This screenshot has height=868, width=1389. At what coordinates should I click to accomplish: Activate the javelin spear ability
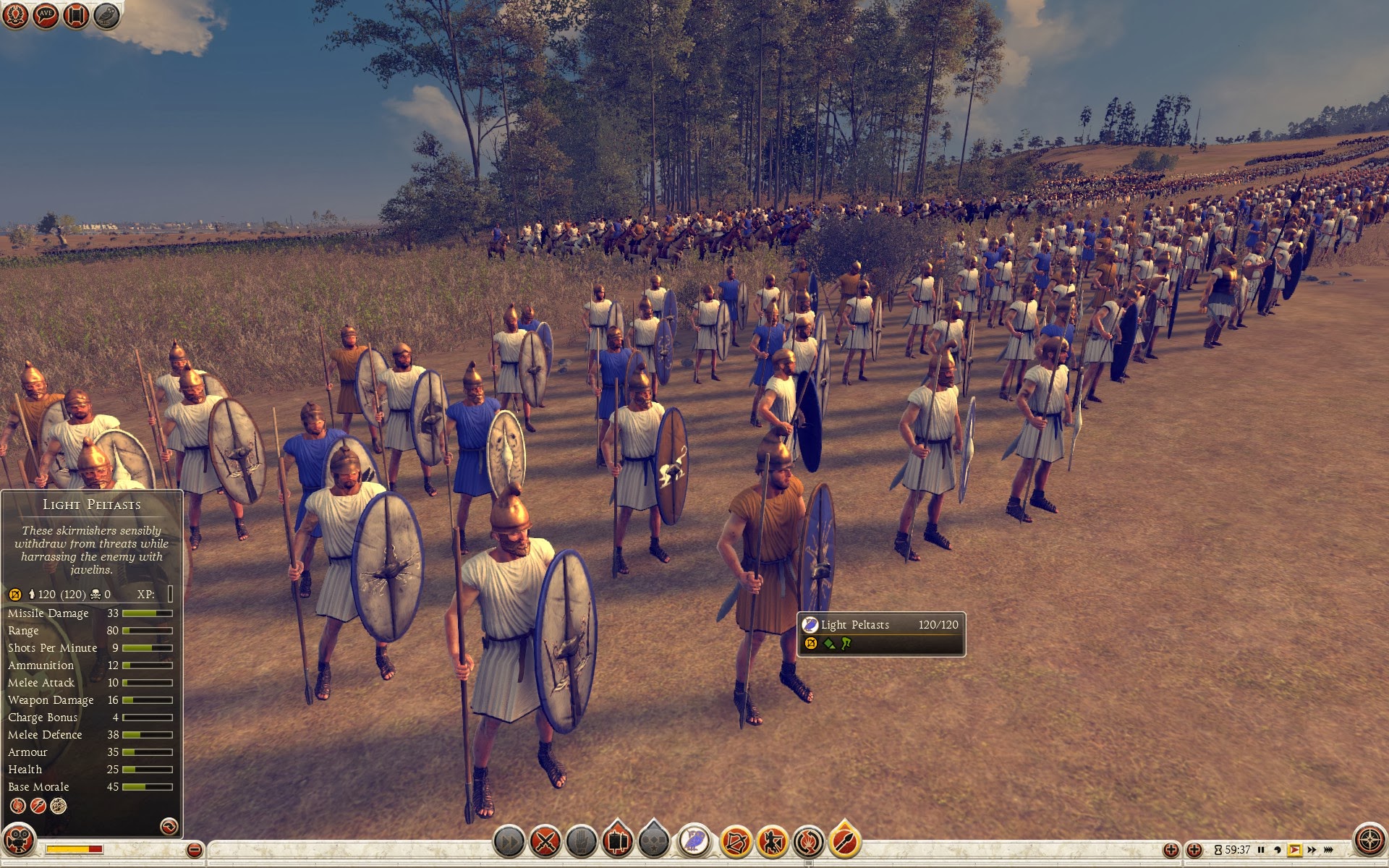point(844,841)
